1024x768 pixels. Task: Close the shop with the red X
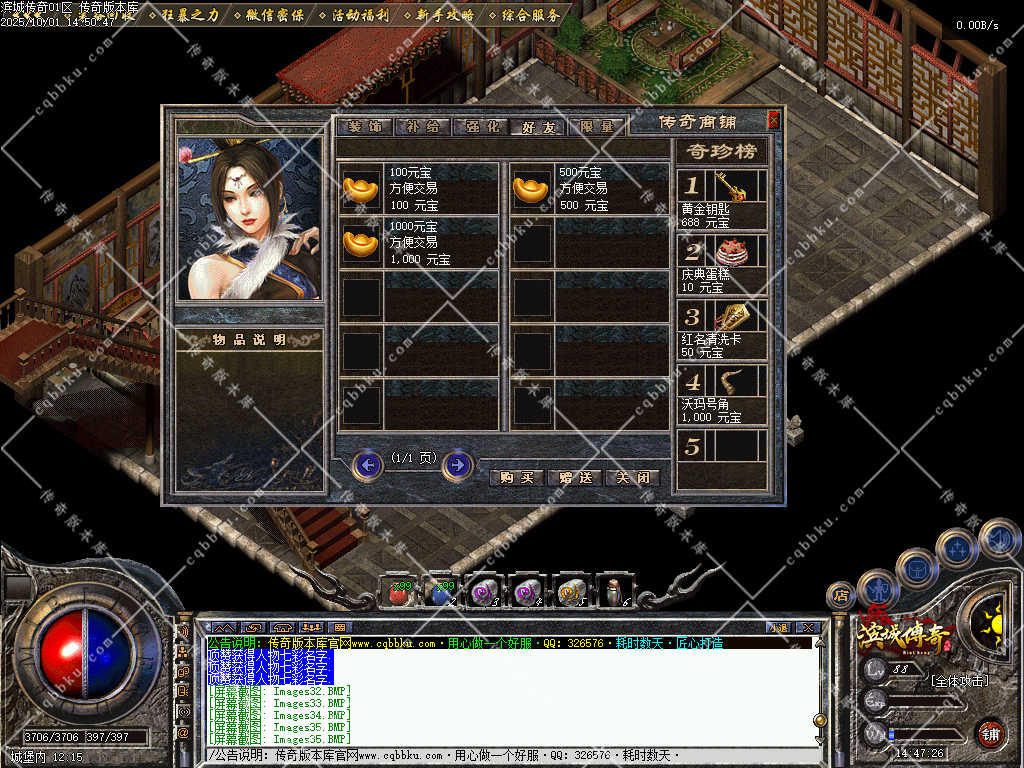(x=773, y=120)
